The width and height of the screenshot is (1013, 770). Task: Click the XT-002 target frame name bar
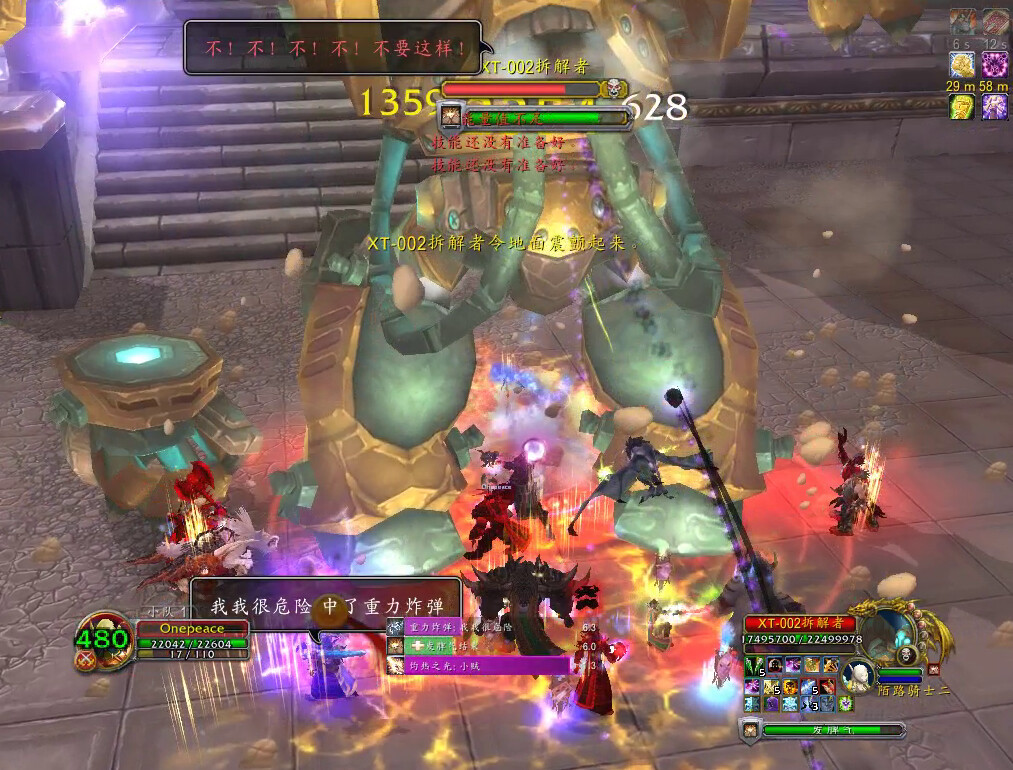pyautogui.click(x=798, y=623)
